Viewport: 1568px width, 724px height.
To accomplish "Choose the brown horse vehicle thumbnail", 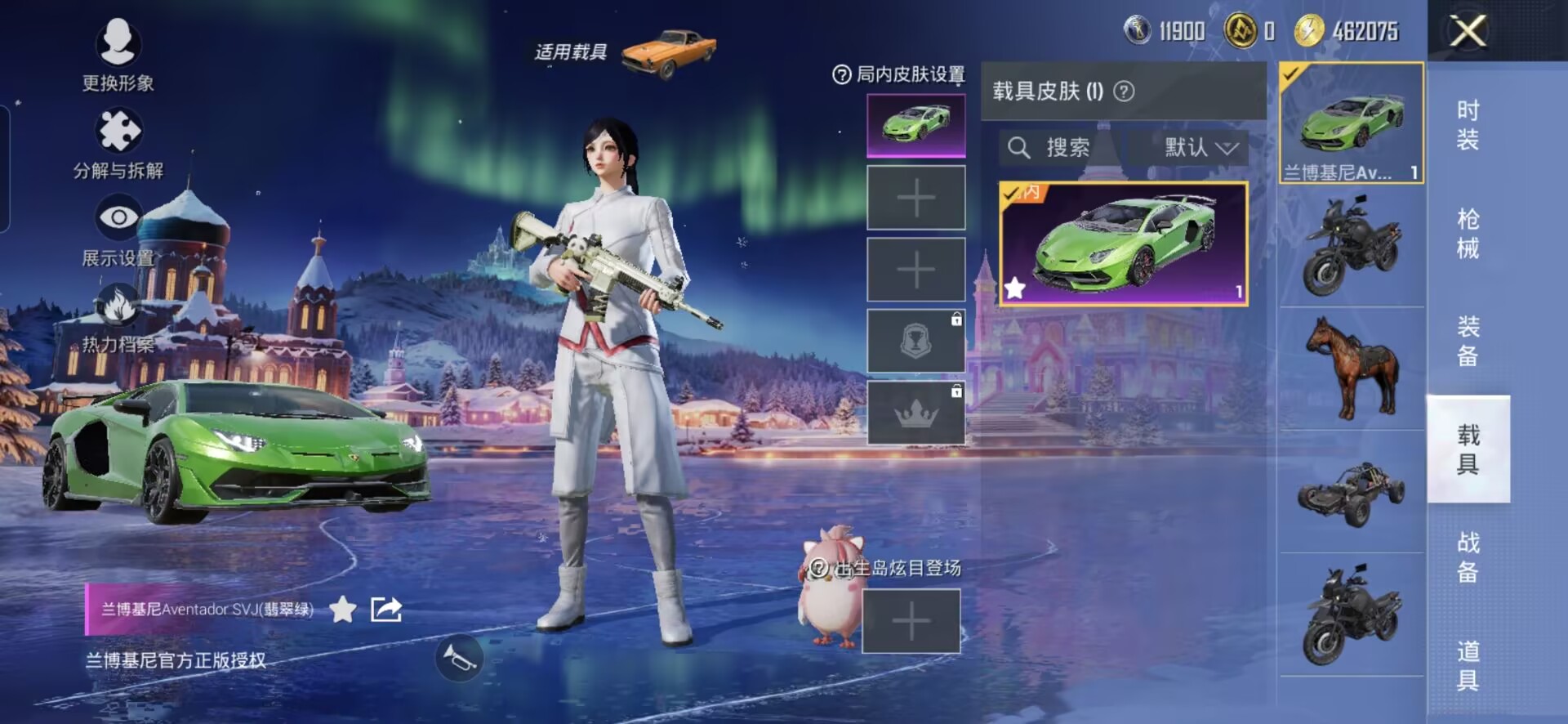I will [1352, 368].
